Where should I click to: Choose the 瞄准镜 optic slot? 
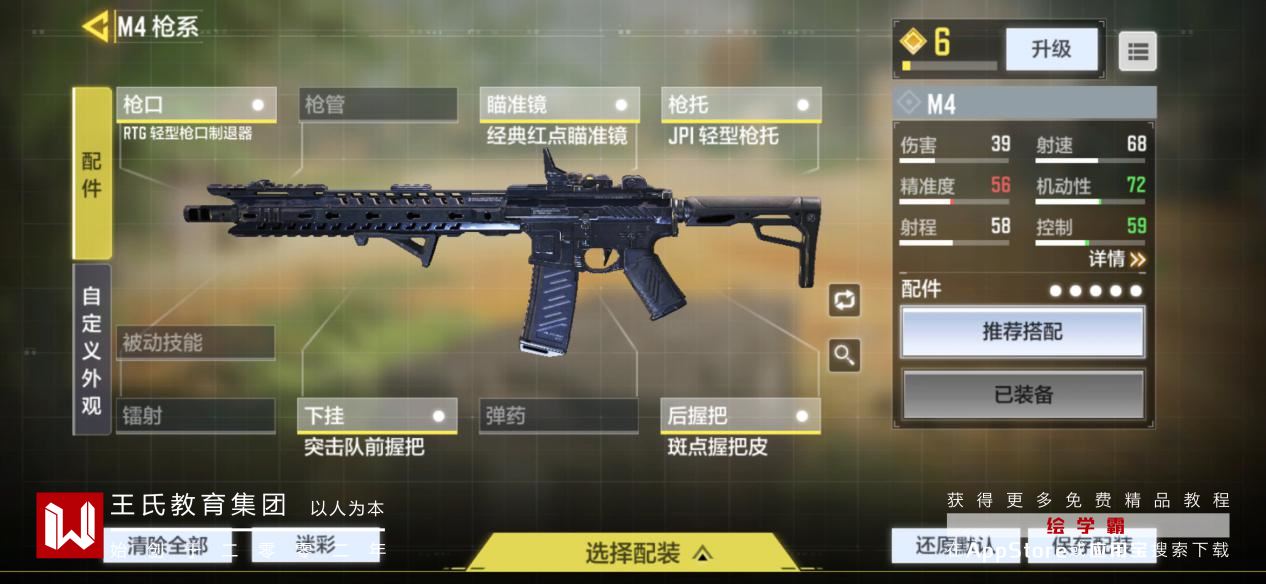pyautogui.click(x=559, y=105)
